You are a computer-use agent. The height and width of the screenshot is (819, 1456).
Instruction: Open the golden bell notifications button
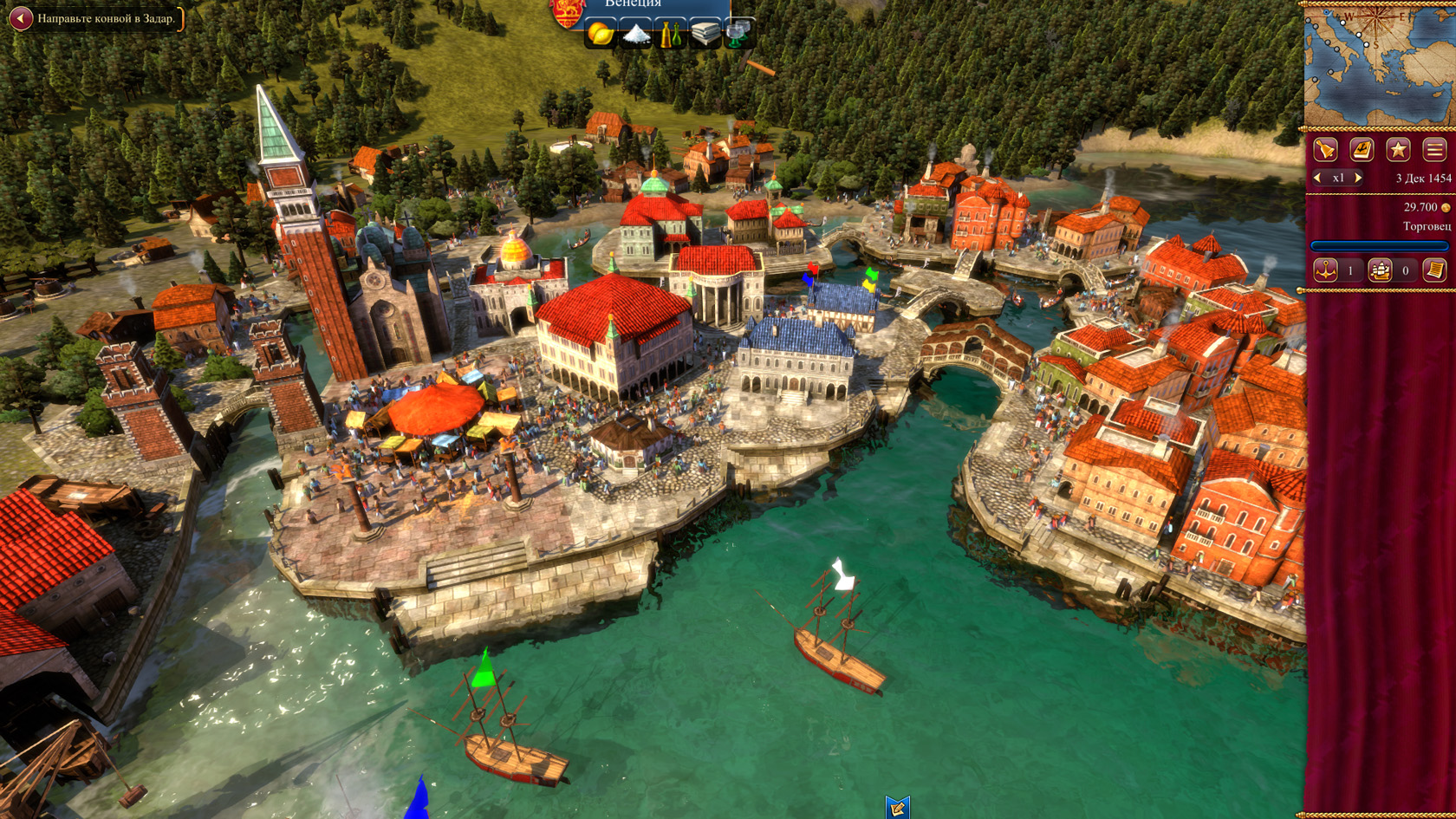[1325, 150]
